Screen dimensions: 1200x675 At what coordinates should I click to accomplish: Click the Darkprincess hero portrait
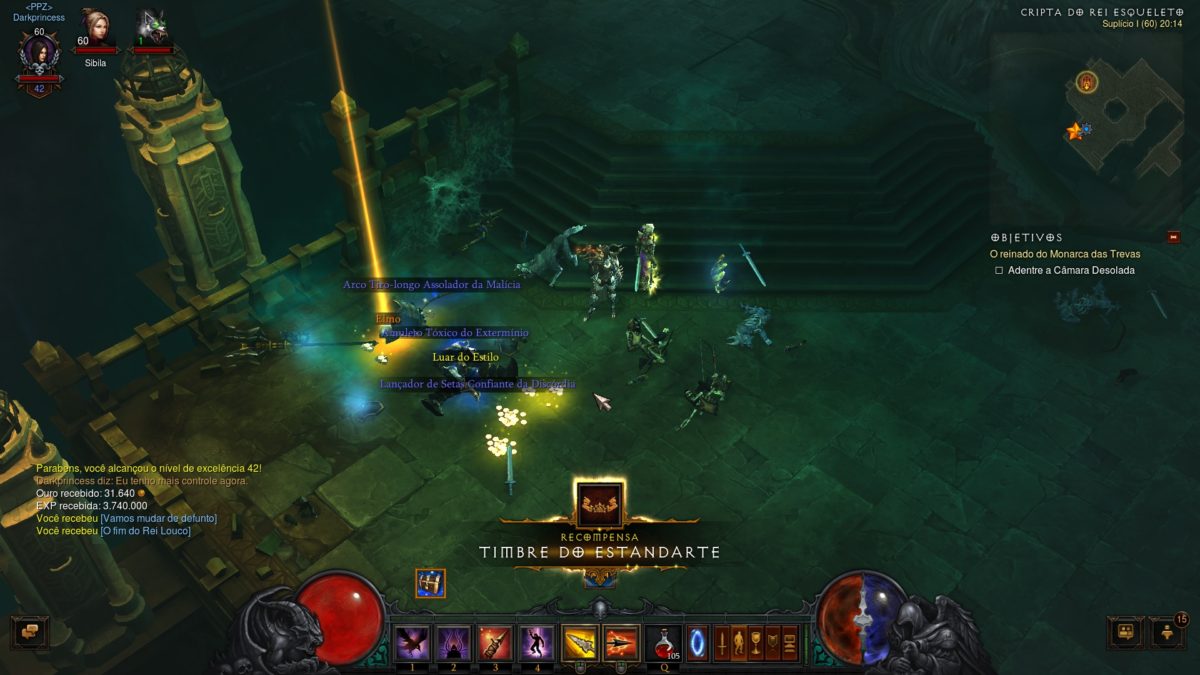tap(39, 53)
